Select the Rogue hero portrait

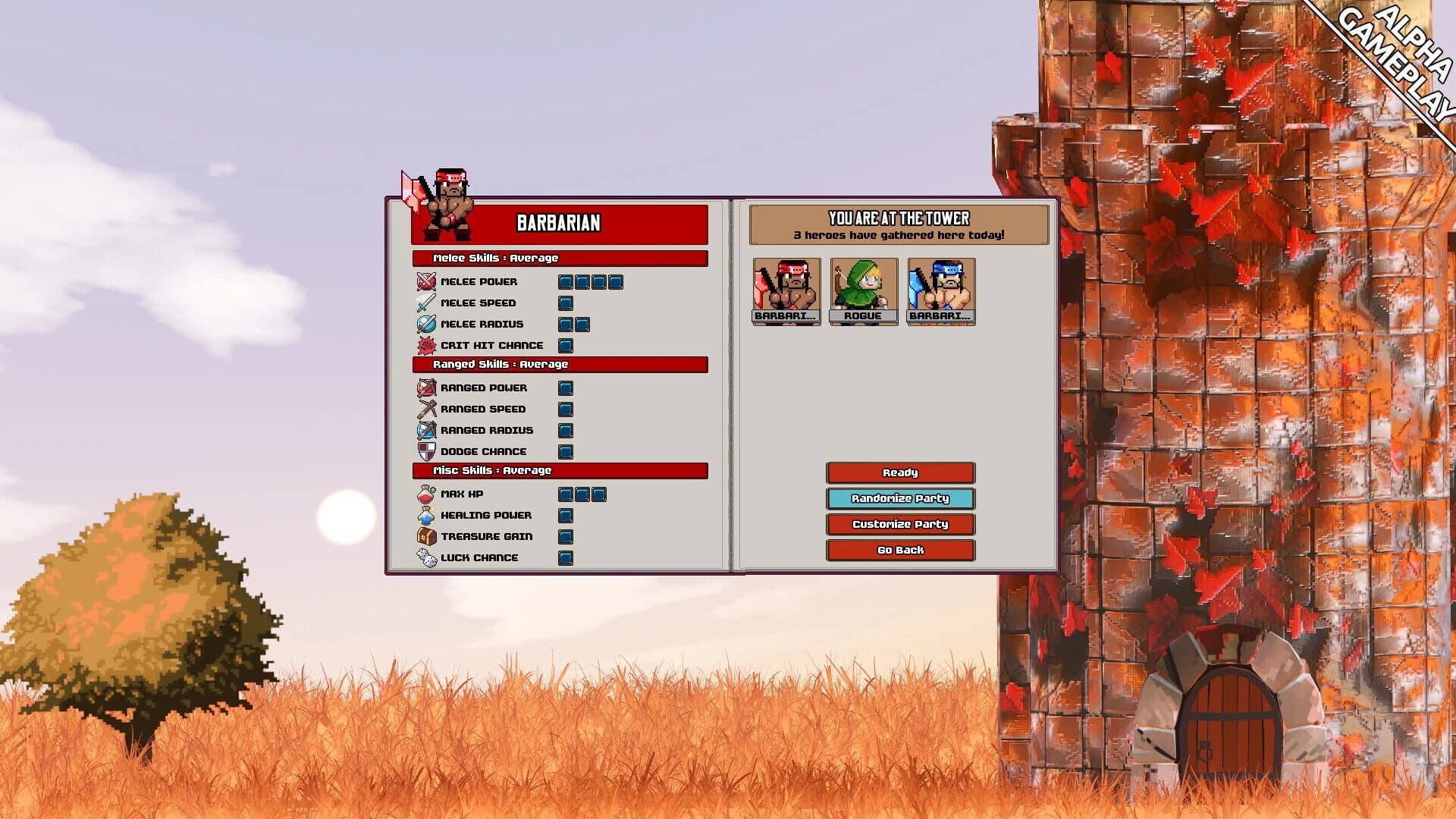pyautogui.click(x=864, y=290)
